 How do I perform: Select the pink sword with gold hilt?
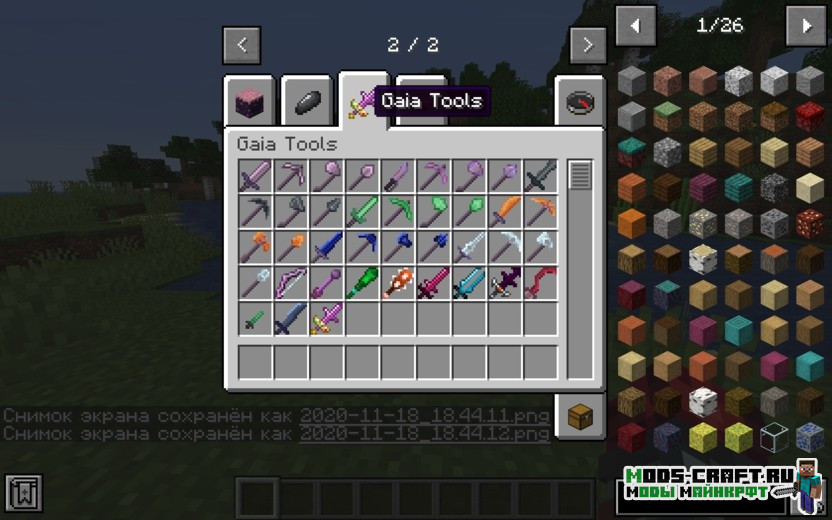point(326,320)
